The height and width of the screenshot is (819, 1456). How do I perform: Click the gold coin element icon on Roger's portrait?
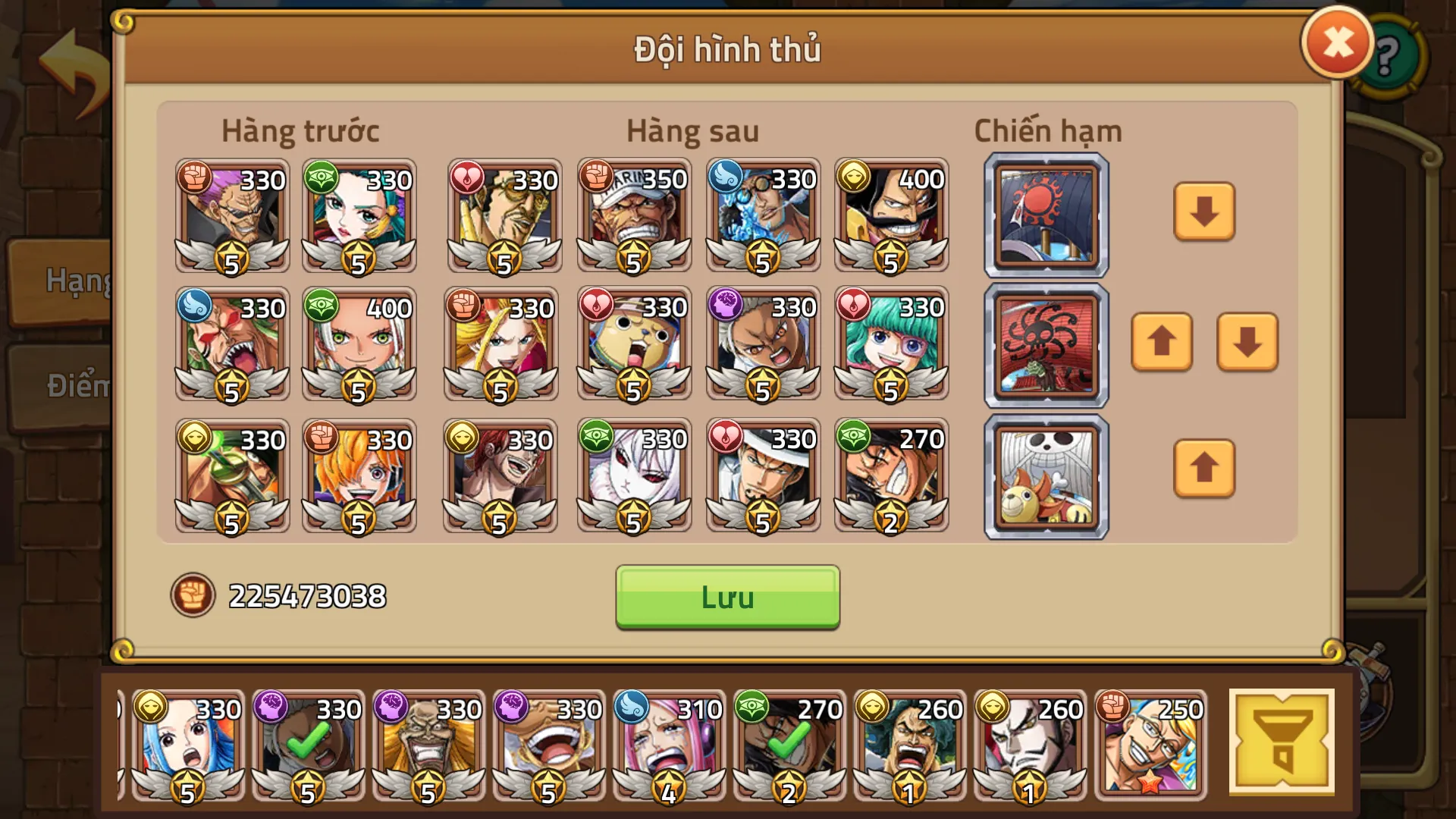click(855, 176)
